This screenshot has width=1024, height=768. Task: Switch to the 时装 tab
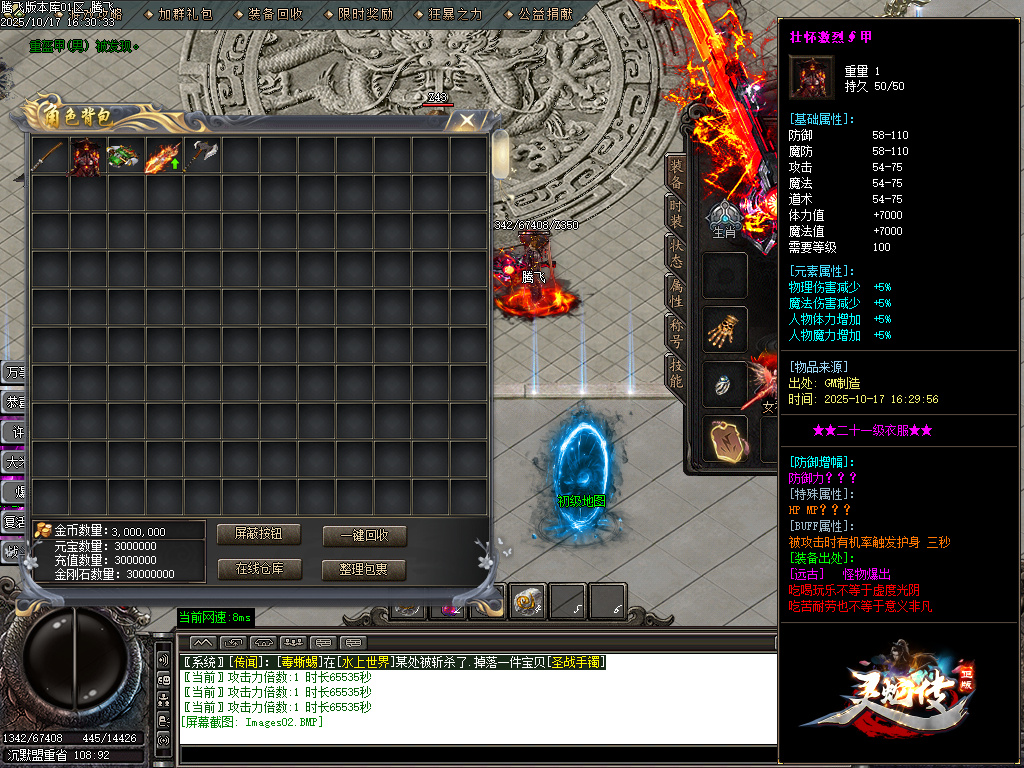click(676, 212)
